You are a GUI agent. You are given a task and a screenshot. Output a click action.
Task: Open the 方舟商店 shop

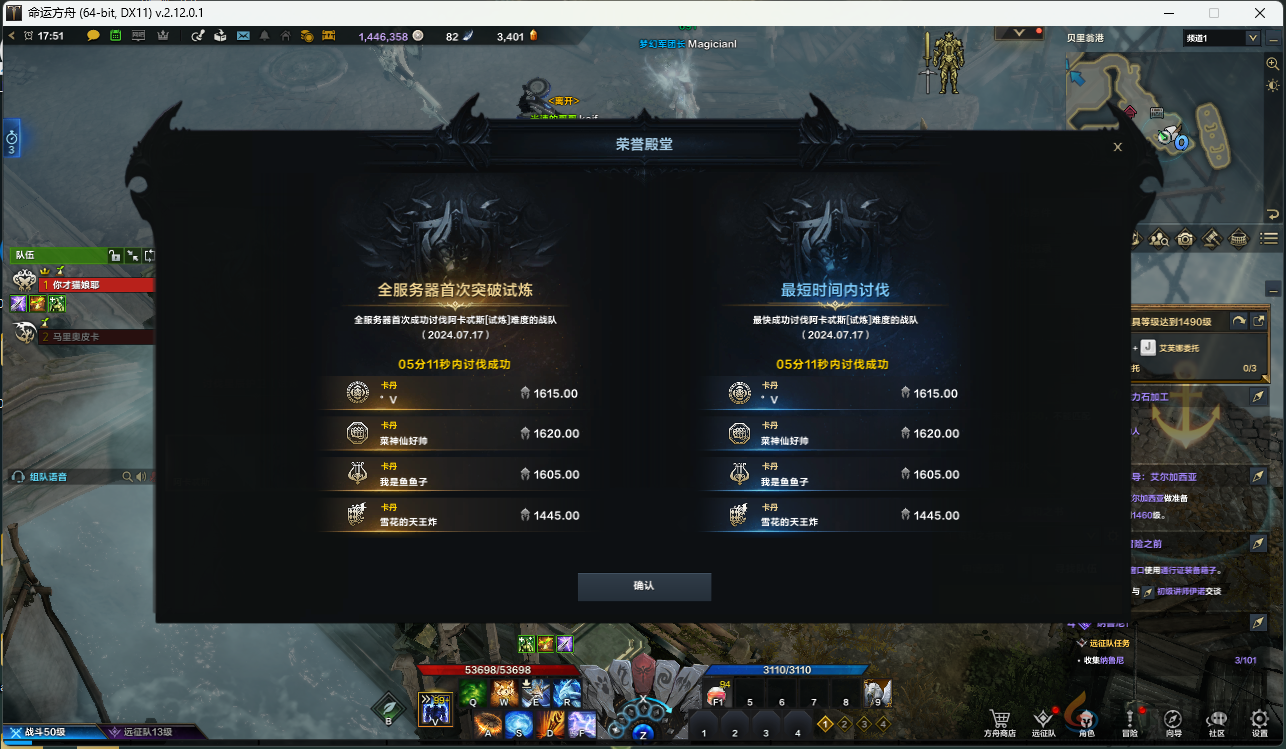[1000, 717]
